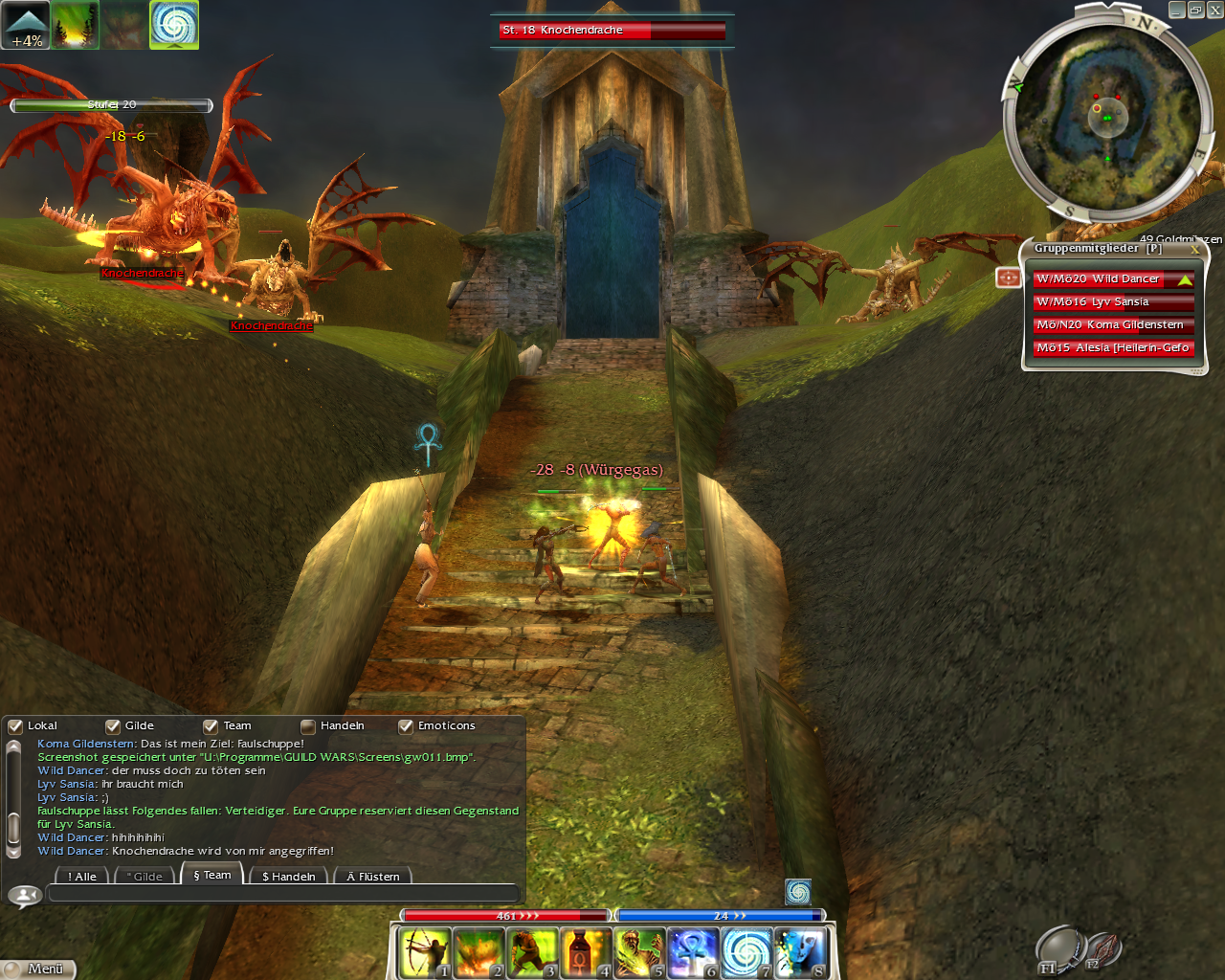The height and width of the screenshot is (980, 1225).
Task: Close the Gruppenmitglieder party window
Action: [1194, 249]
